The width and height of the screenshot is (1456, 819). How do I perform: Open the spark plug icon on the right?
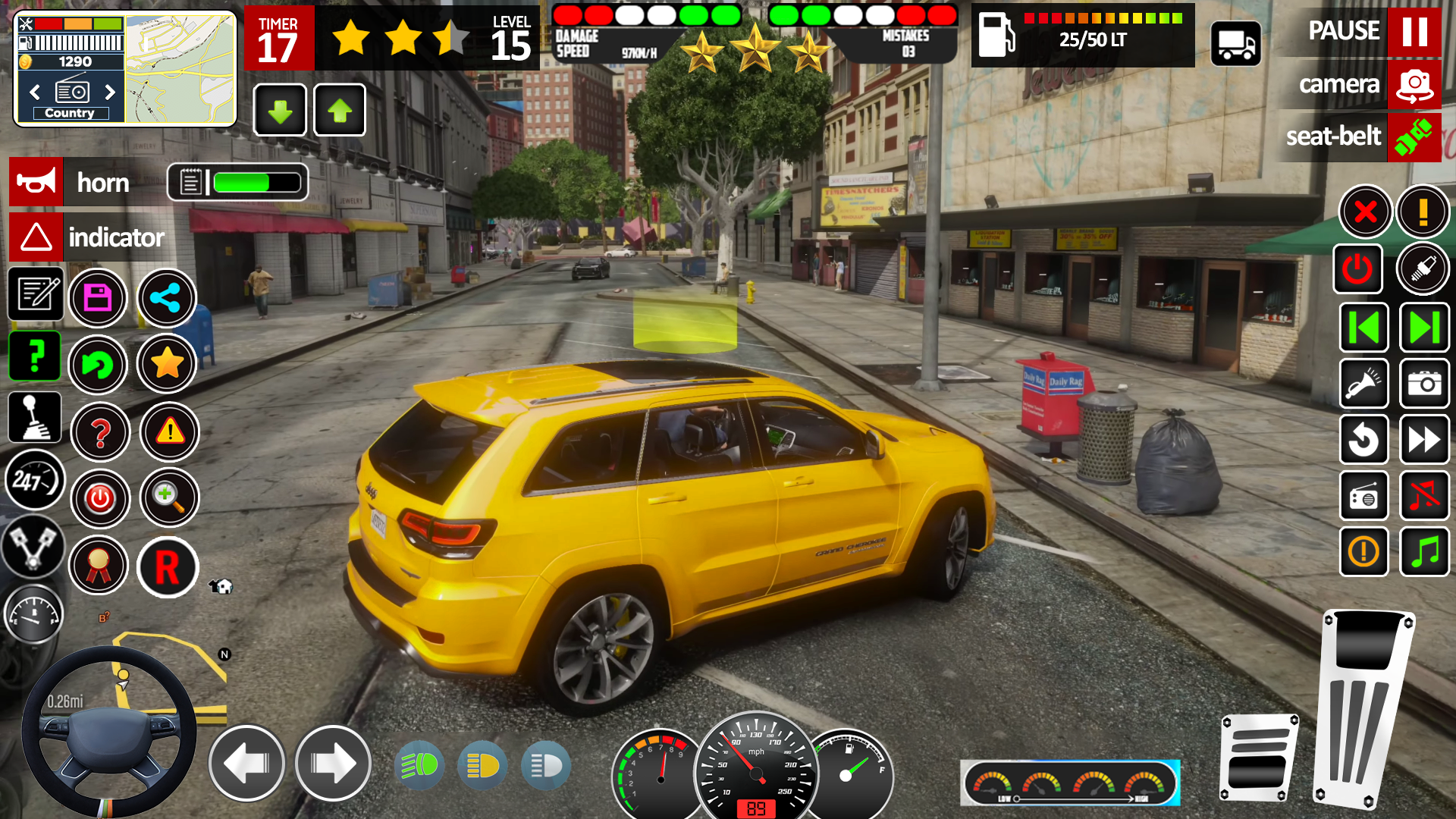click(x=1423, y=268)
